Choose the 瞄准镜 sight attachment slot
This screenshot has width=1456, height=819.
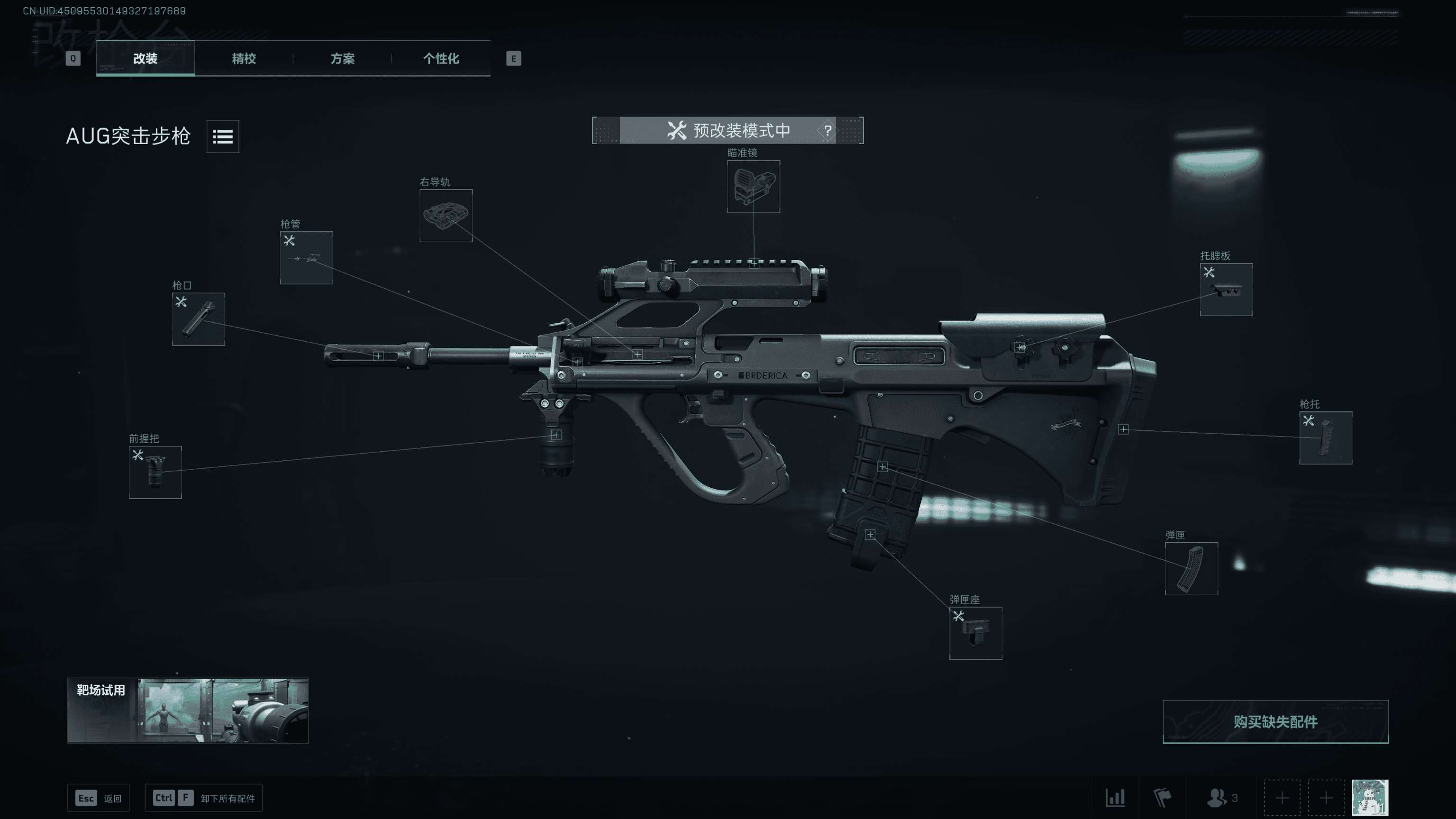tap(753, 187)
